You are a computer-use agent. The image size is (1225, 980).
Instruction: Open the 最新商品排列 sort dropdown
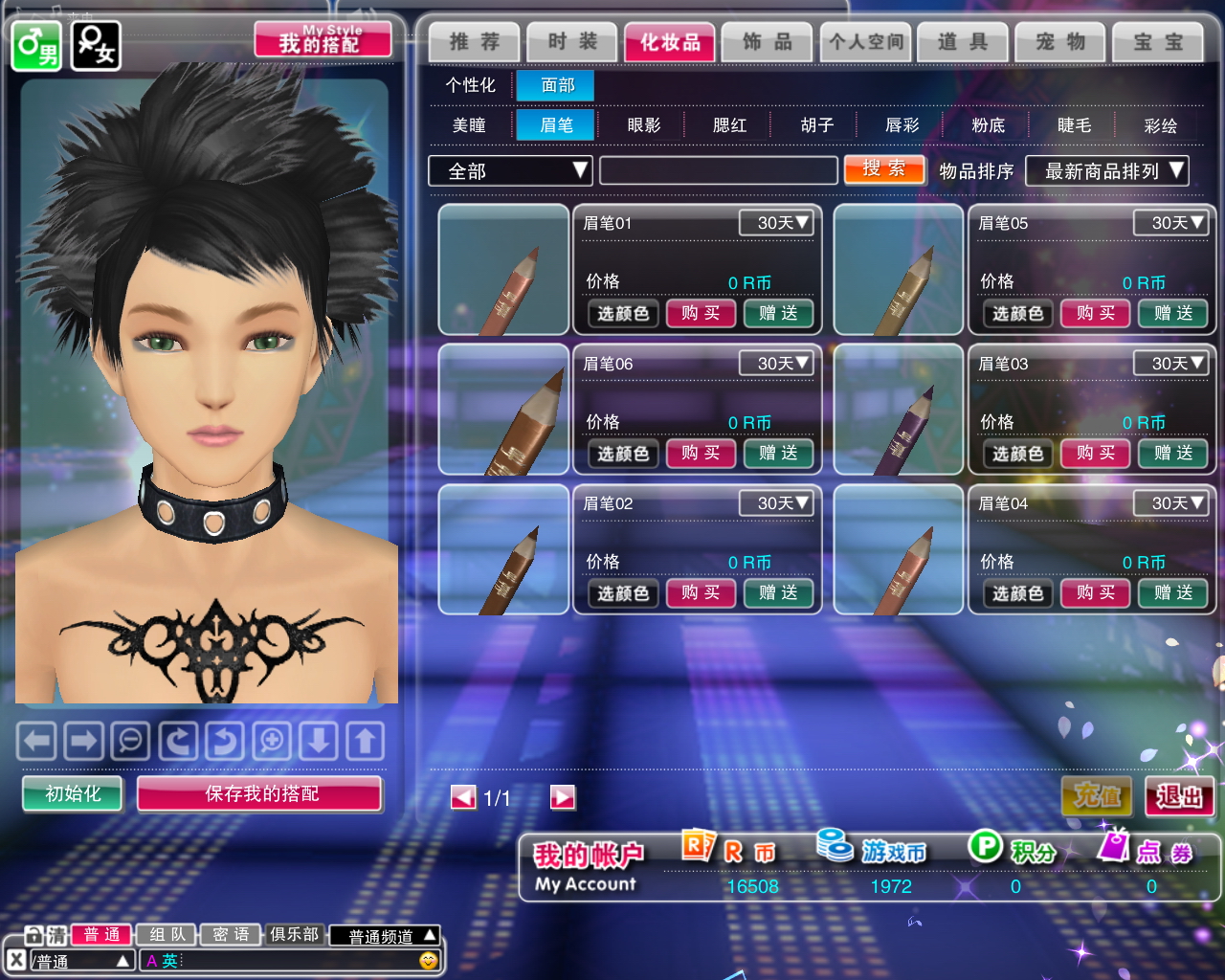[x=1106, y=171]
